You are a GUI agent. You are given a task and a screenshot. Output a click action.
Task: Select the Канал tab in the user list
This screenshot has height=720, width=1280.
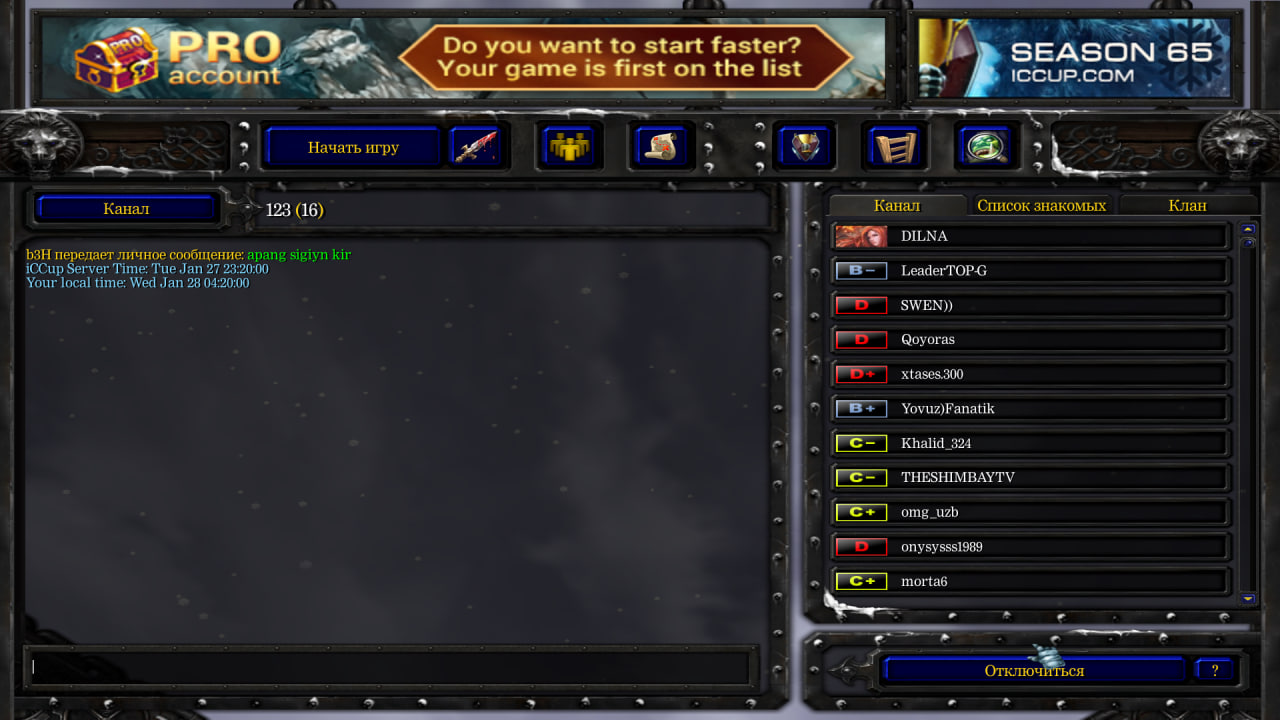(896, 205)
